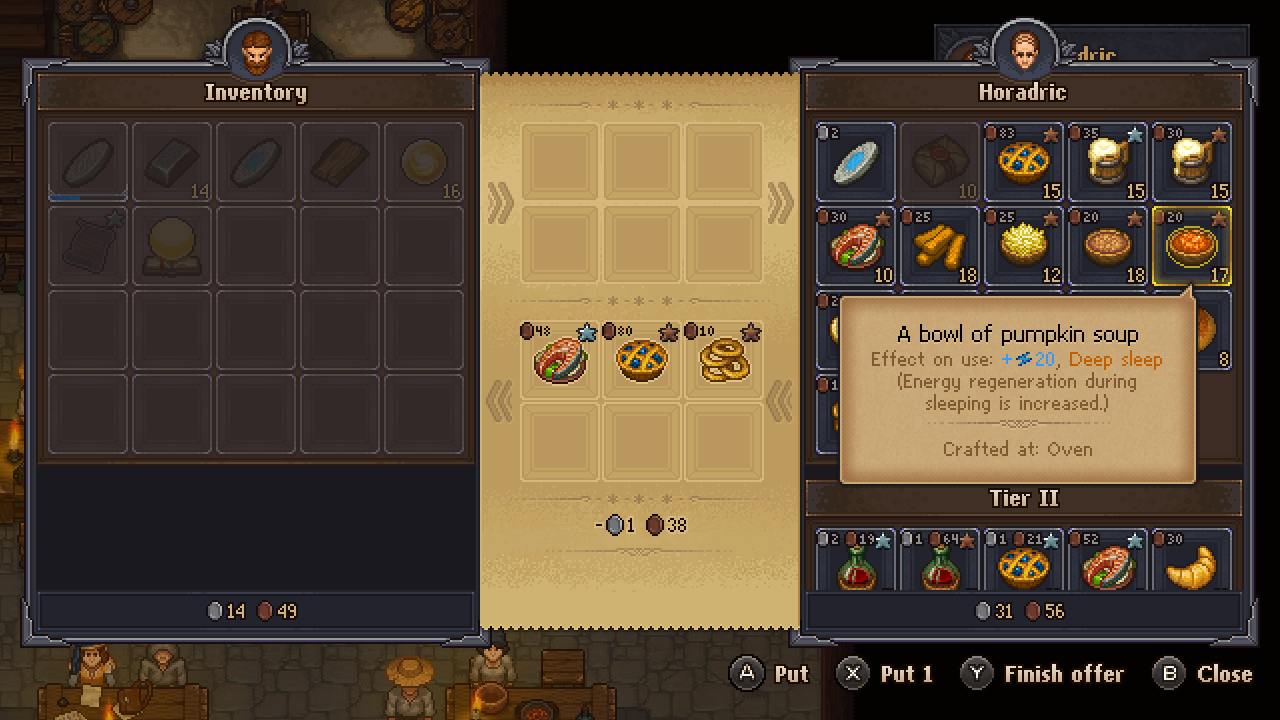Select the highlighted bowl of pumpkin soup
Image resolution: width=1280 pixels, height=720 pixels.
pyautogui.click(x=1192, y=247)
